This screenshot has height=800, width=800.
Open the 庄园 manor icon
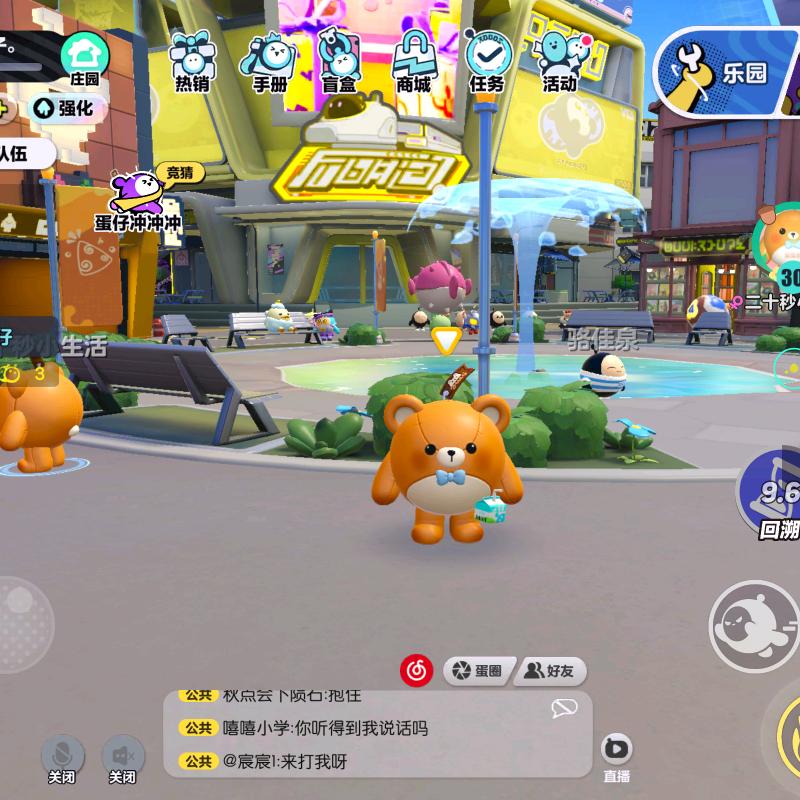pos(85,58)
